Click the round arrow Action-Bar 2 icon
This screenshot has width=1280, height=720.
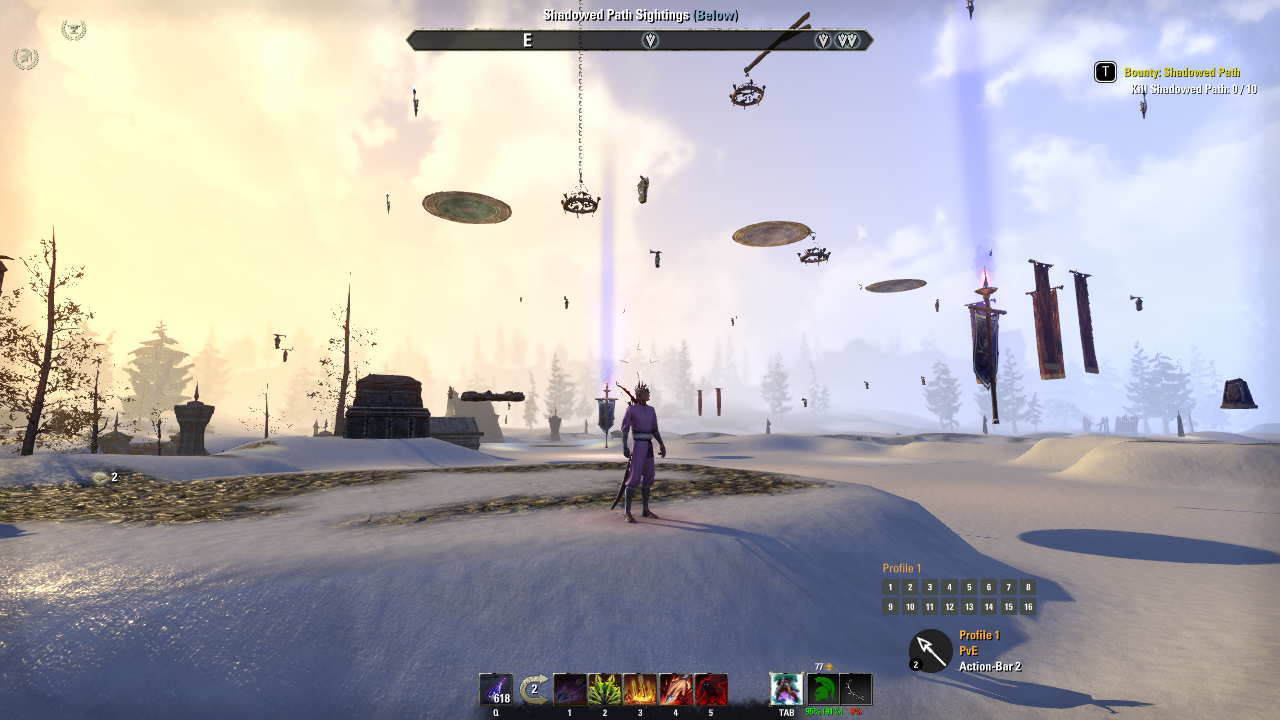(931, 651)
